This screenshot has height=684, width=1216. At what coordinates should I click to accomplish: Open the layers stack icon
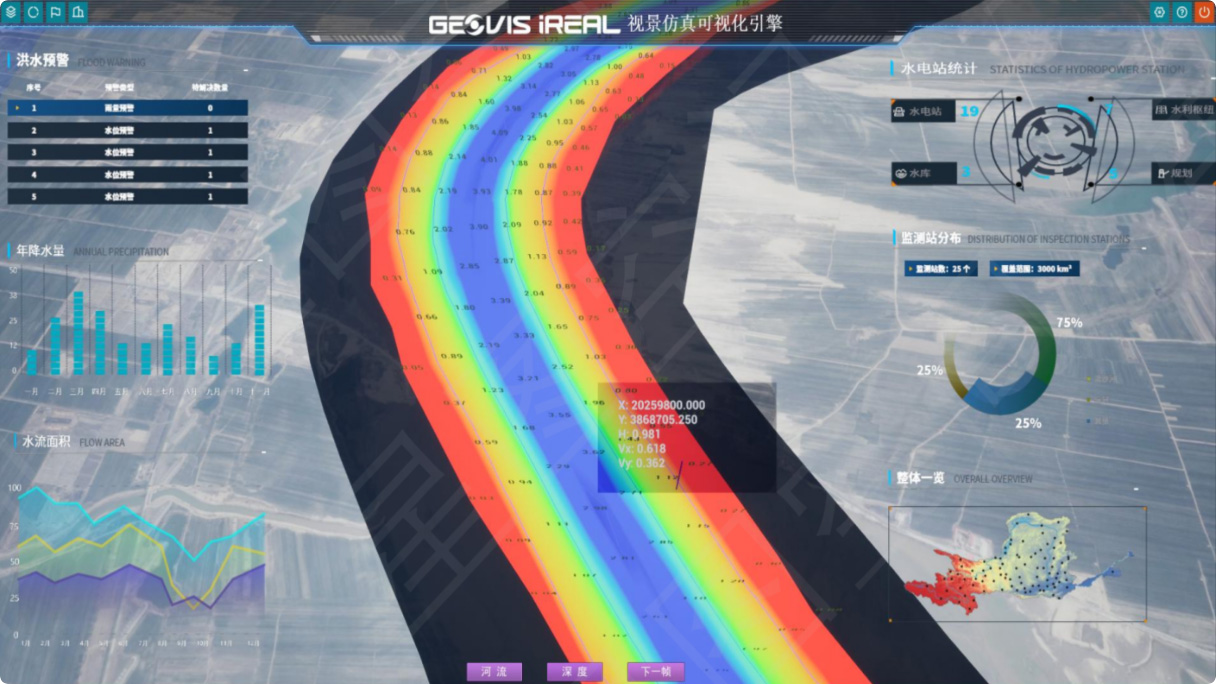tap(13, 13)
